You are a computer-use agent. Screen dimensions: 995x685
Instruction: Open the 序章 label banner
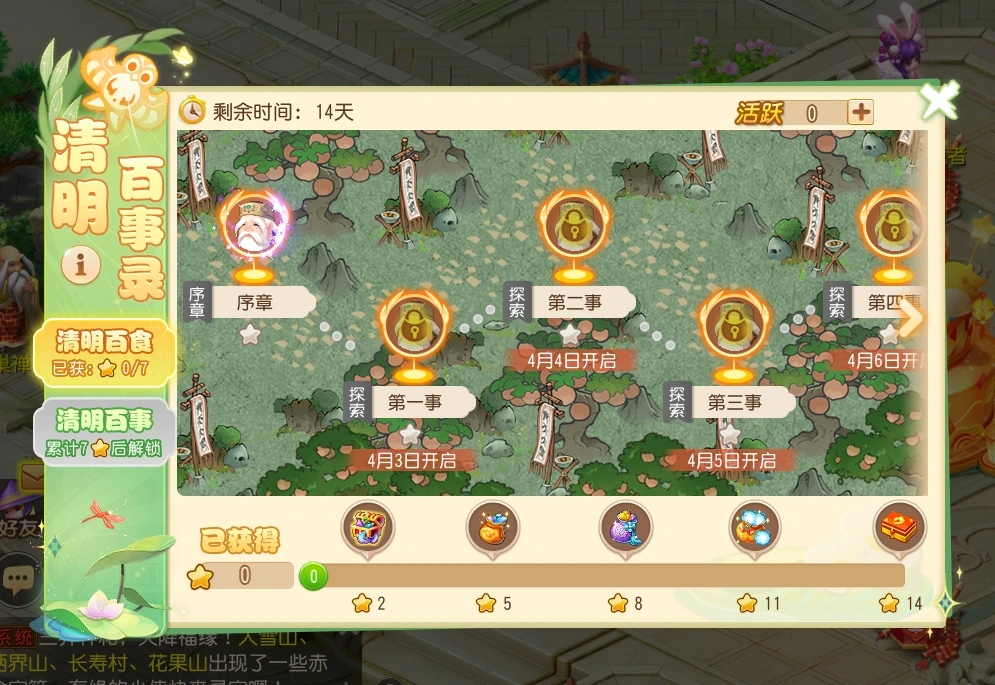[257, 301]
